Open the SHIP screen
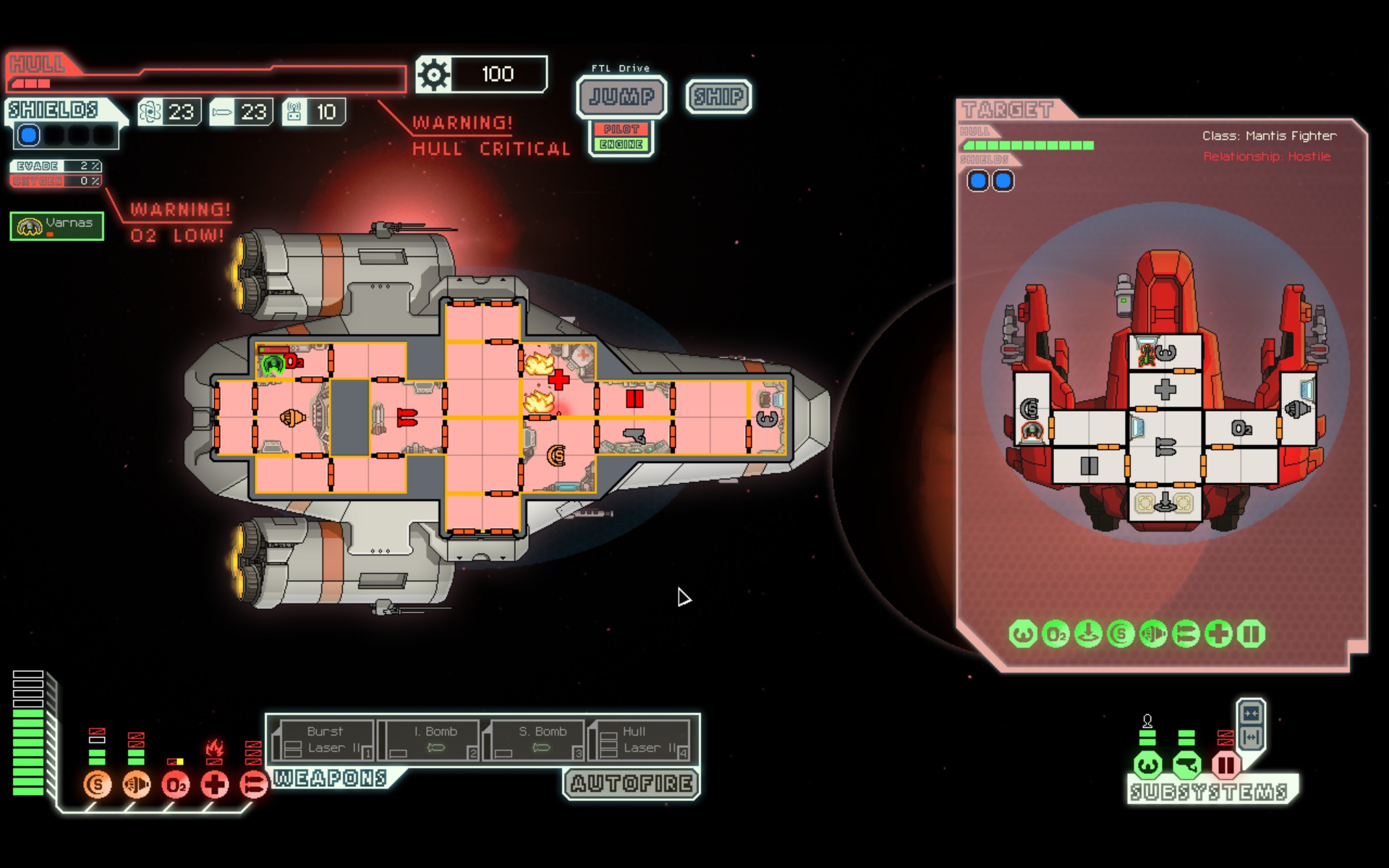1389x868 pixels. point(718,96)
